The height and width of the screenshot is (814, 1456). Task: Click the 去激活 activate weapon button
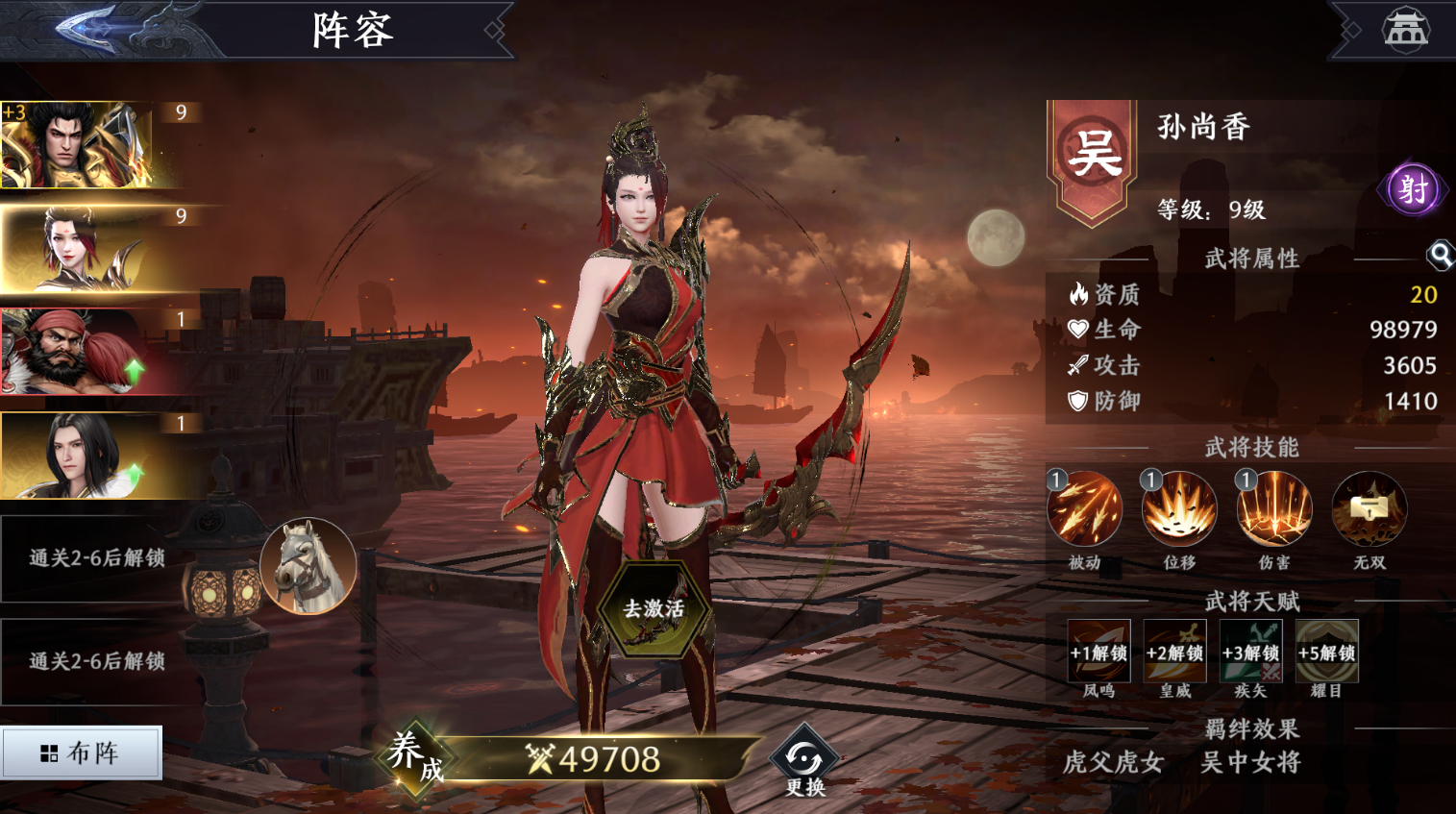pos(654,609)
